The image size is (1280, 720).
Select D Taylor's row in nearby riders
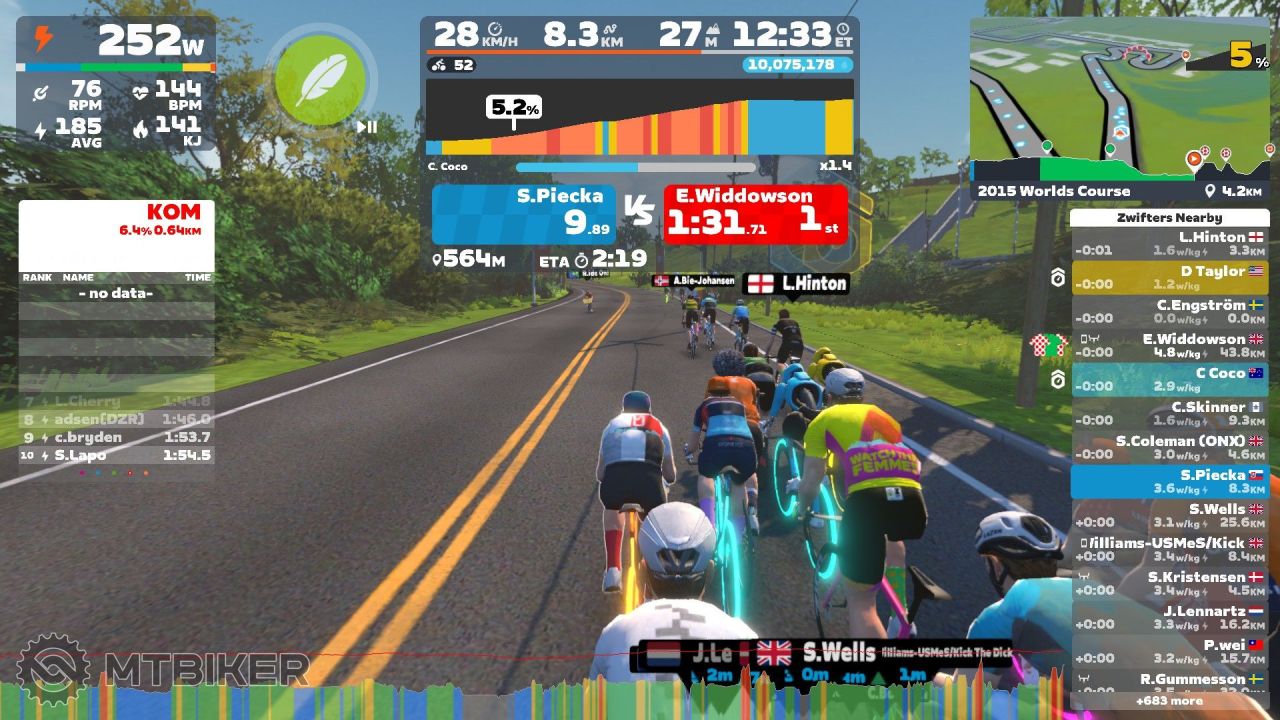click(1168, 278)
